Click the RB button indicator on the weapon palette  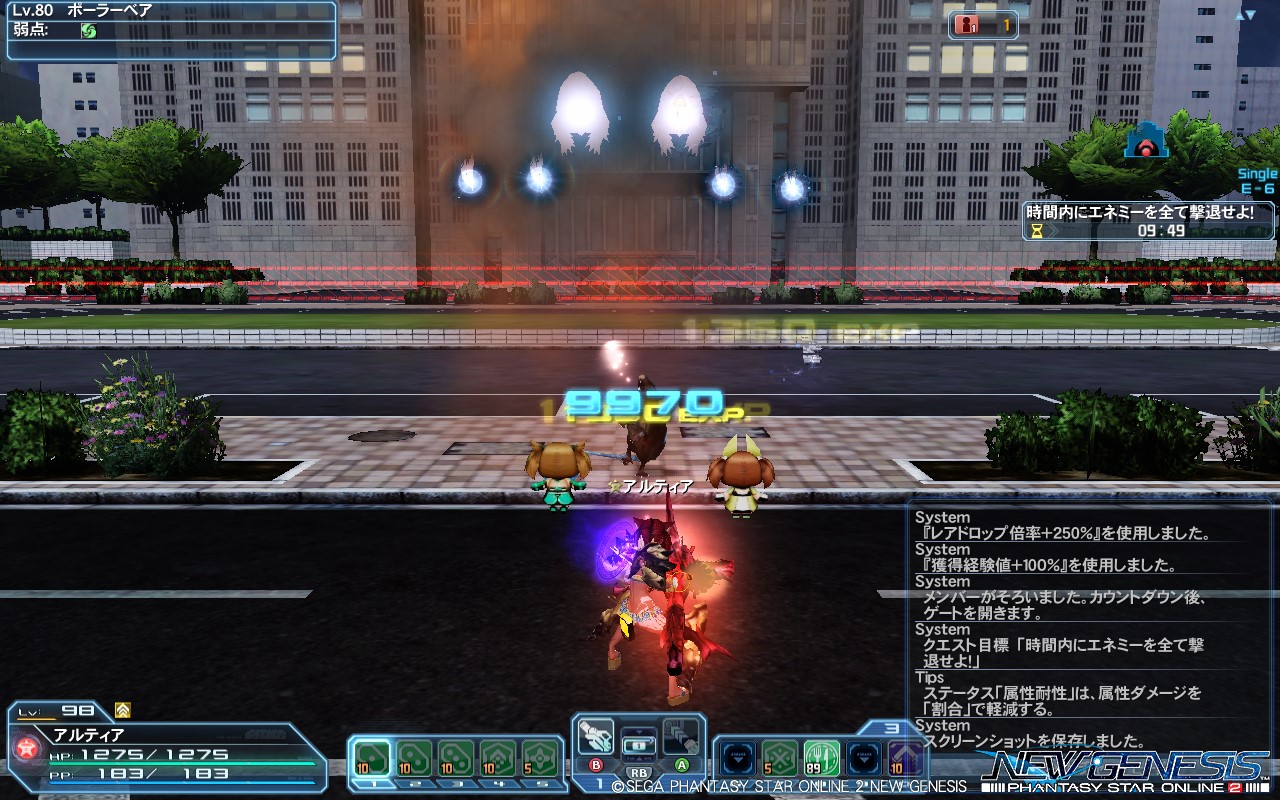point(638,774)
